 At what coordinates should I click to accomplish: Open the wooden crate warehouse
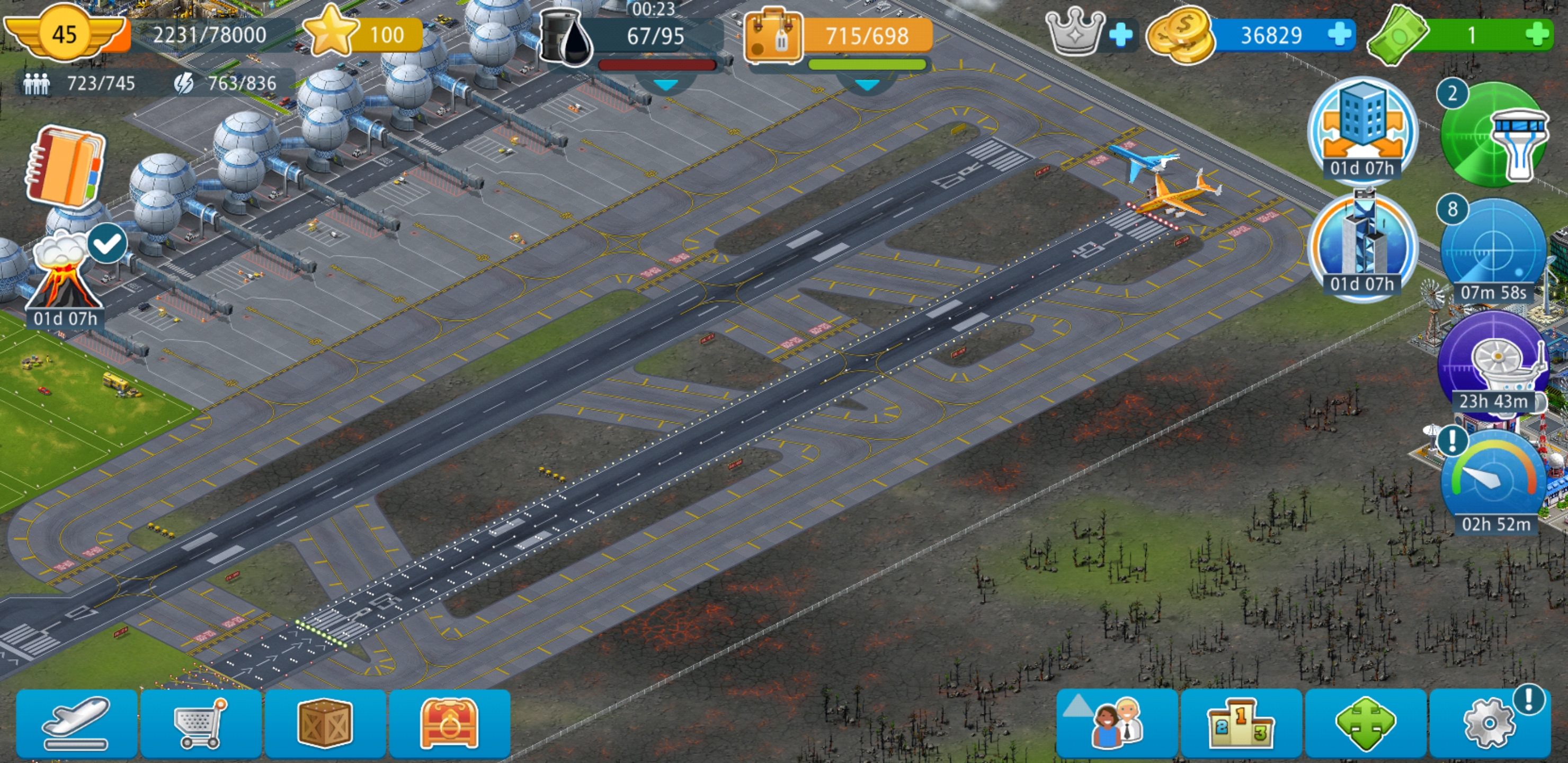click(325, 723)
